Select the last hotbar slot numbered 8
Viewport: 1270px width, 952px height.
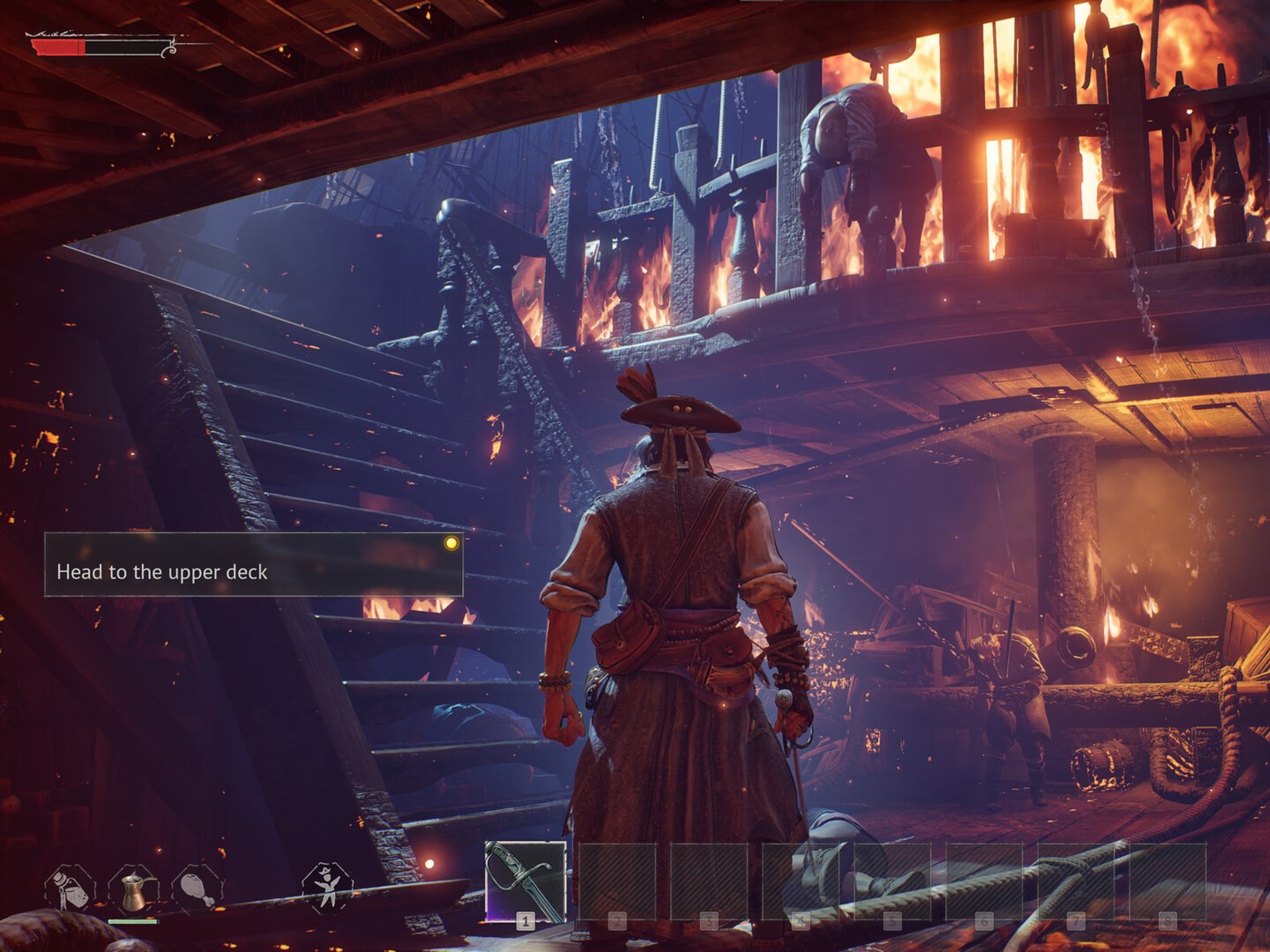point(1166,881)
